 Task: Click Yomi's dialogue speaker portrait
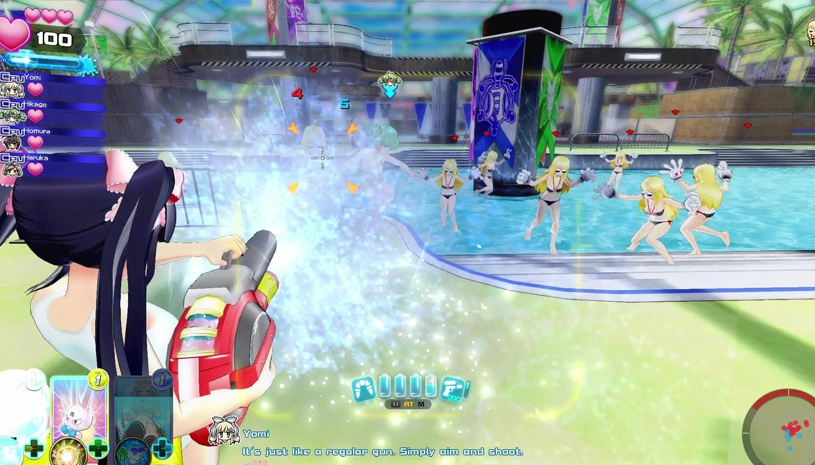(x=223, y=432)
